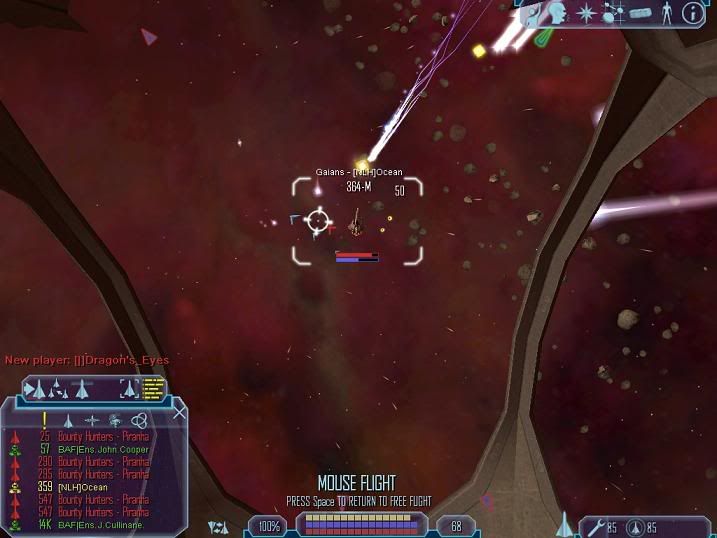Open the navigation map icon

click(x=614, y=12)
